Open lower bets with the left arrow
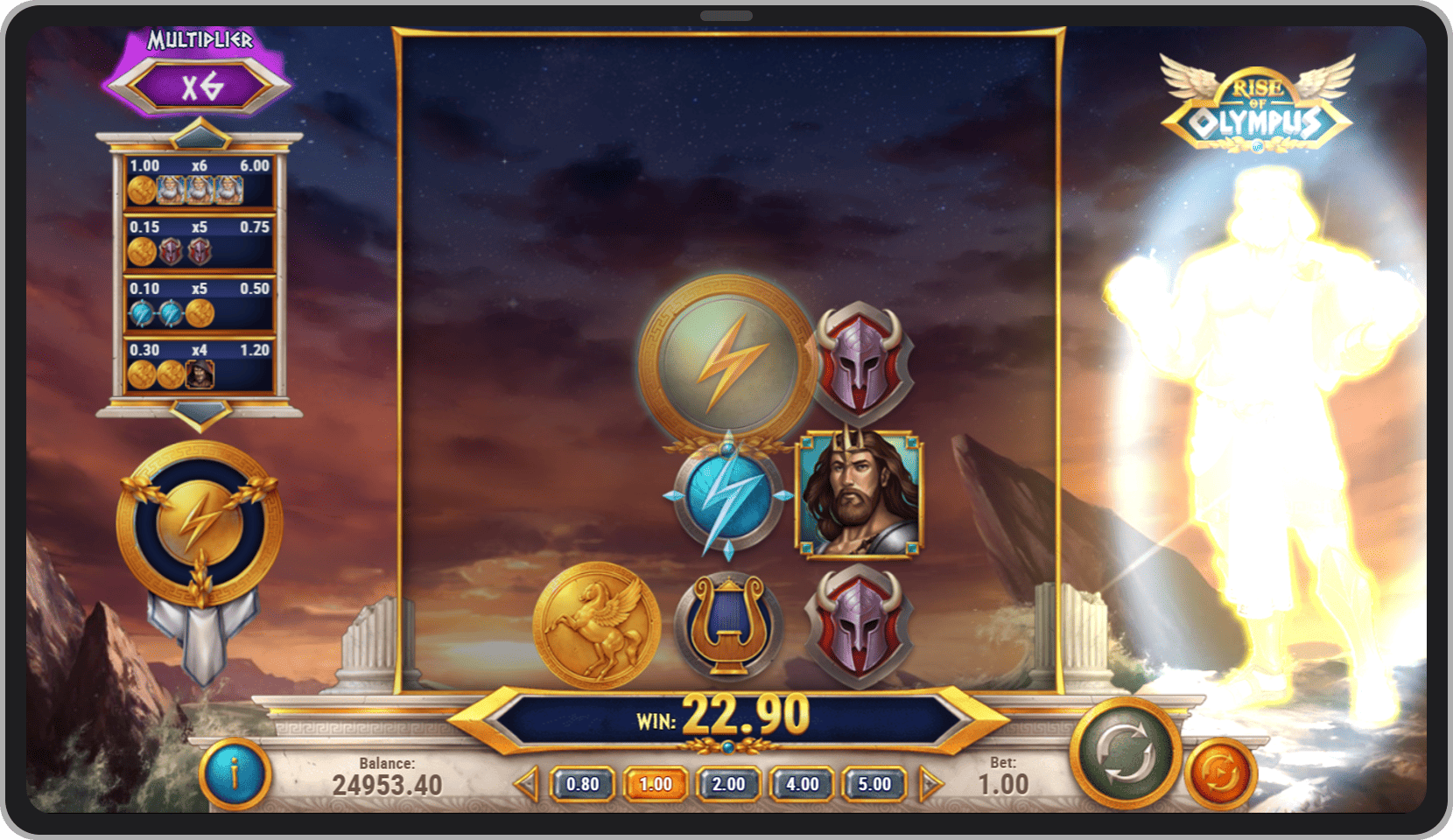Screen dimensions: 1453x840 526,785
